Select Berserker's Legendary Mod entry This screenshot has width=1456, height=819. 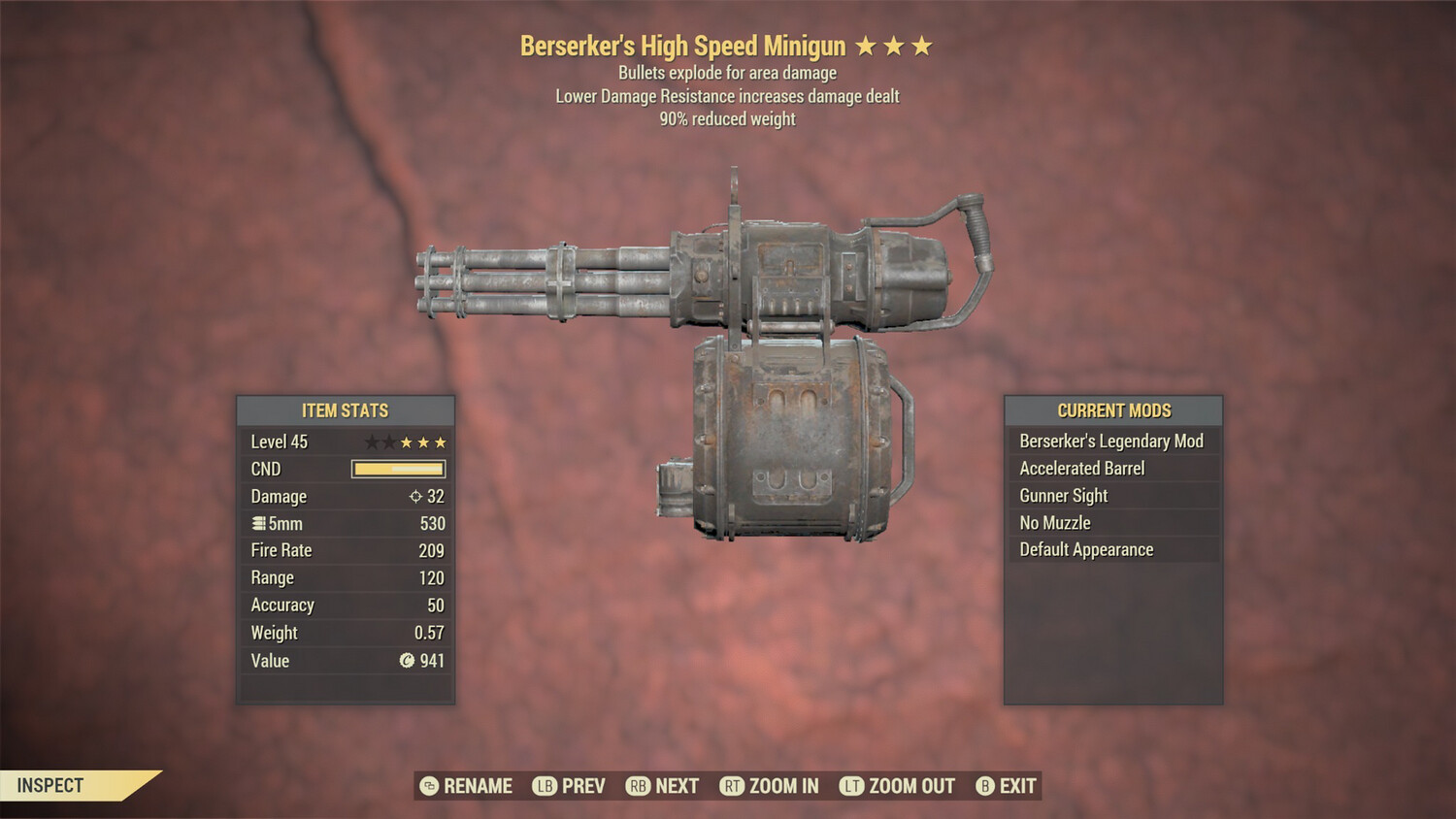1111,441
